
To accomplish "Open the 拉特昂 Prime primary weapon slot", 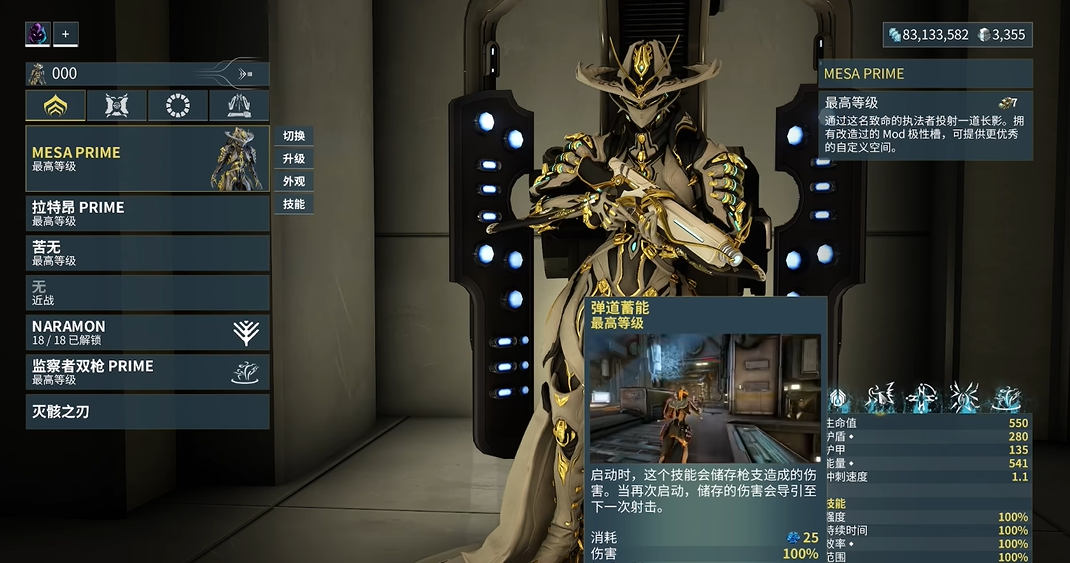I will point(147,213).
